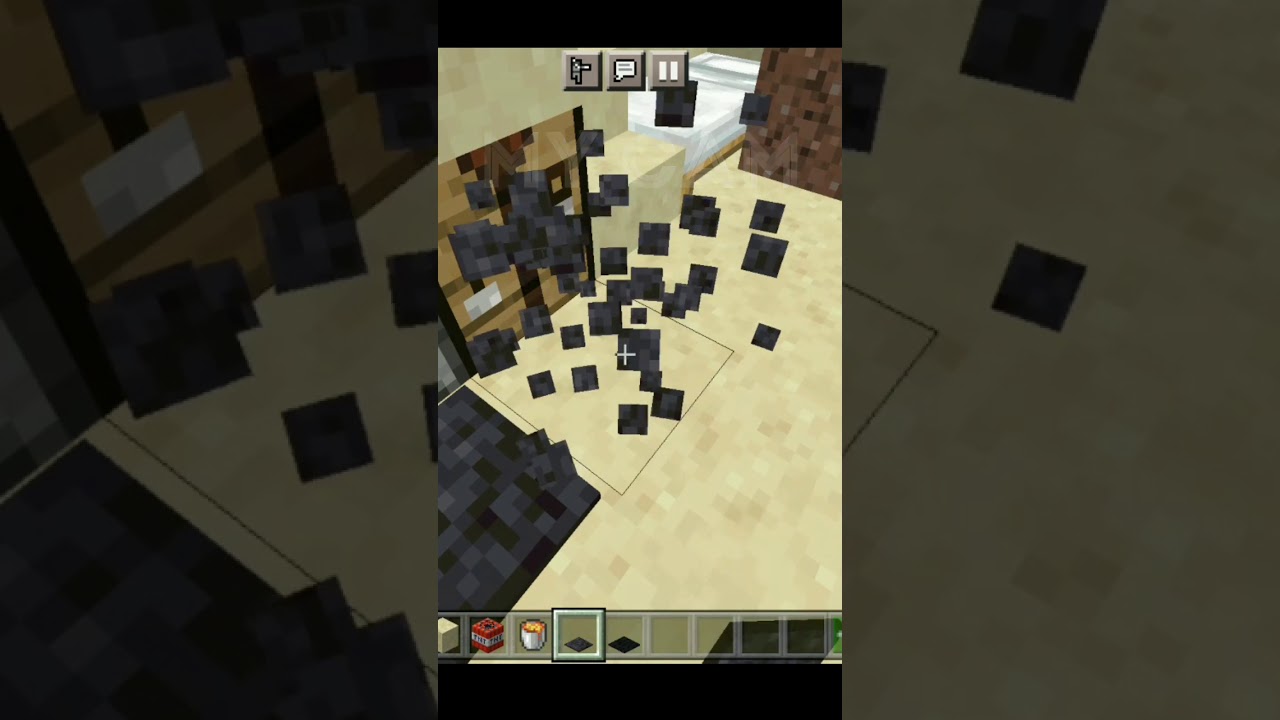Tap the crosshair at screen center
The width and height of the screenshot is (1280, 720).
[625, 355]
